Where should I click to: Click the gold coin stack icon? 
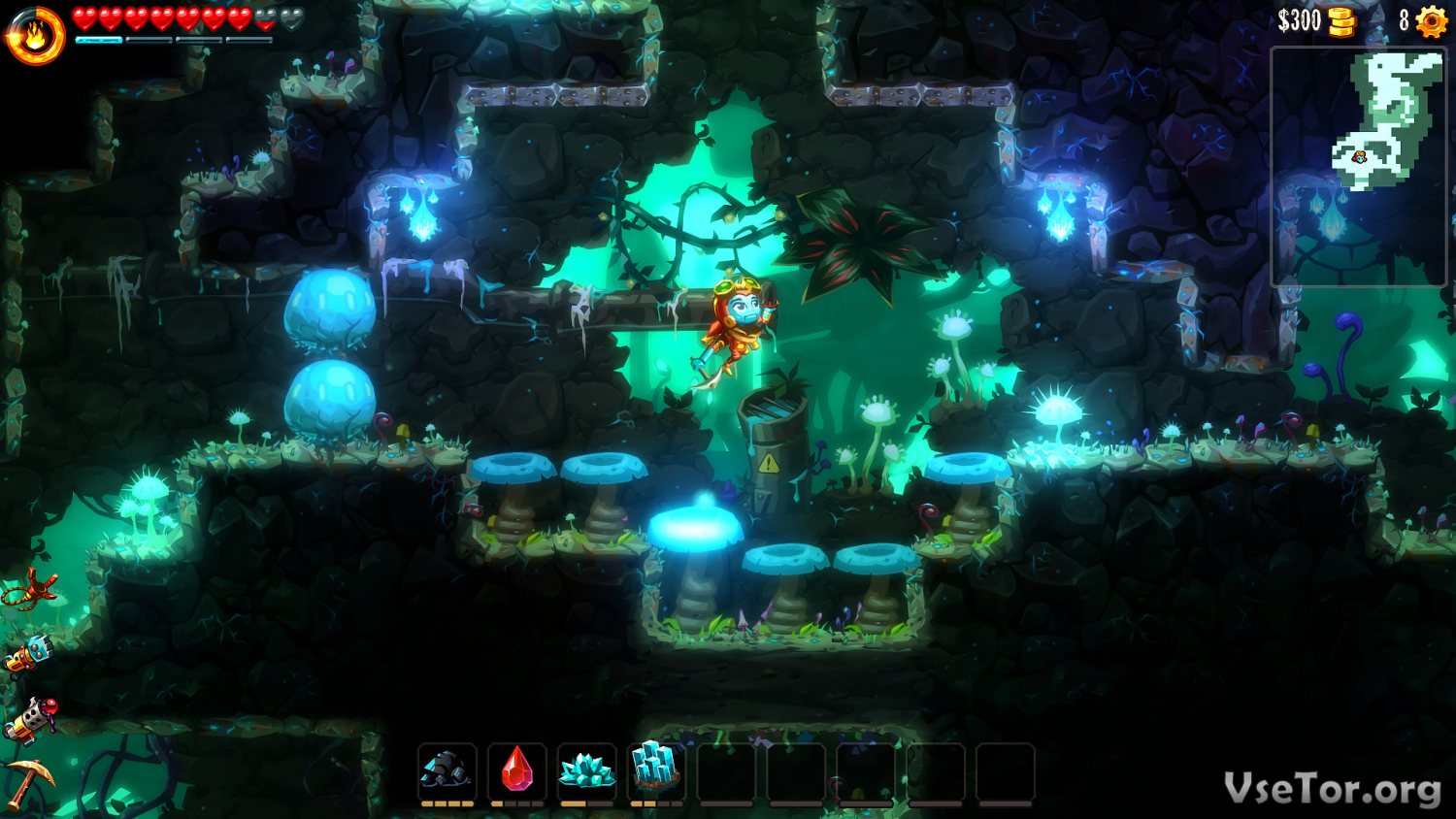(1341, 21)
